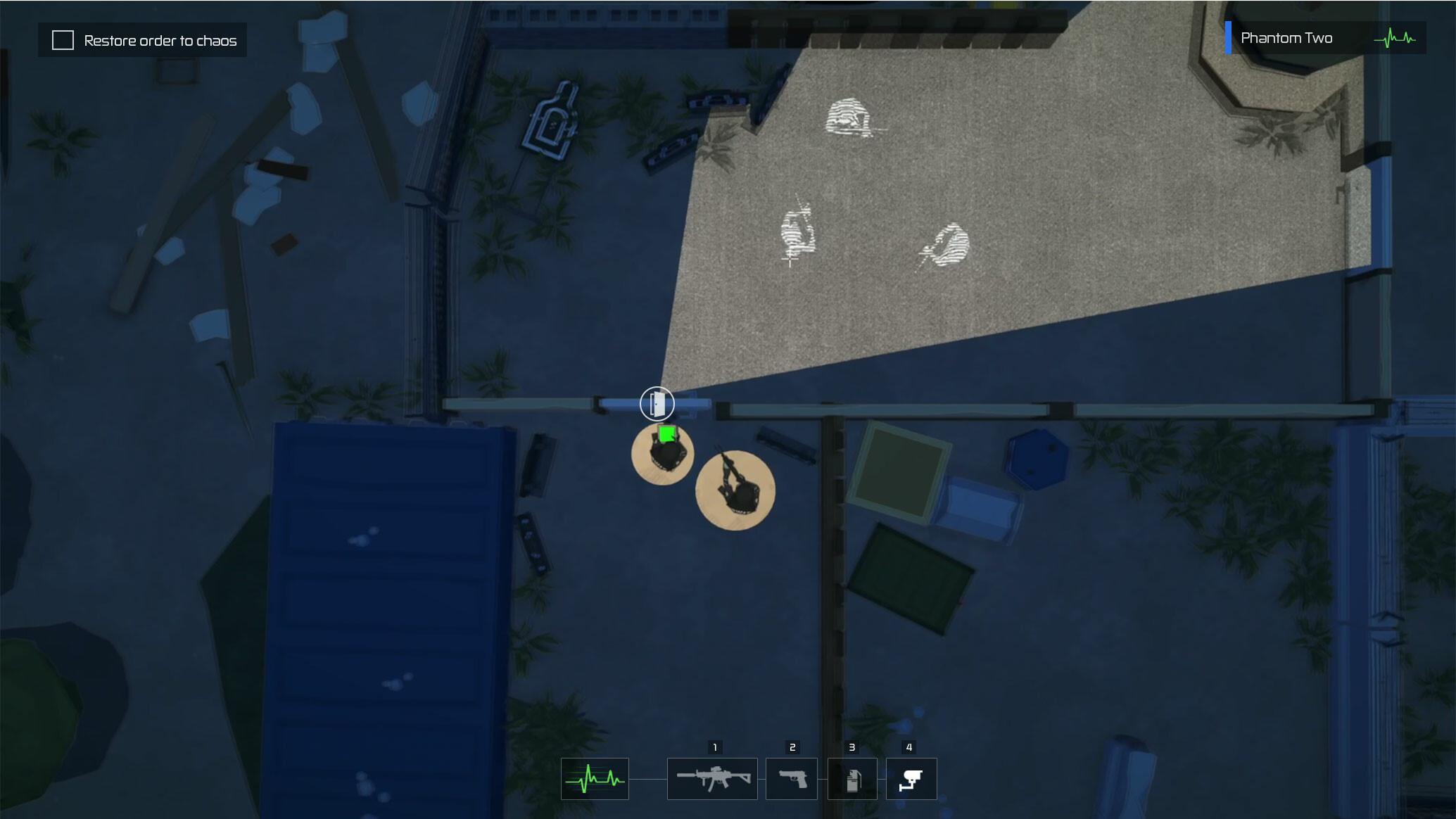The height and width of the screenshot is (819, 1456).
Task: Equip the flashbang in slot 3
Action: click(x=853, y=779)
